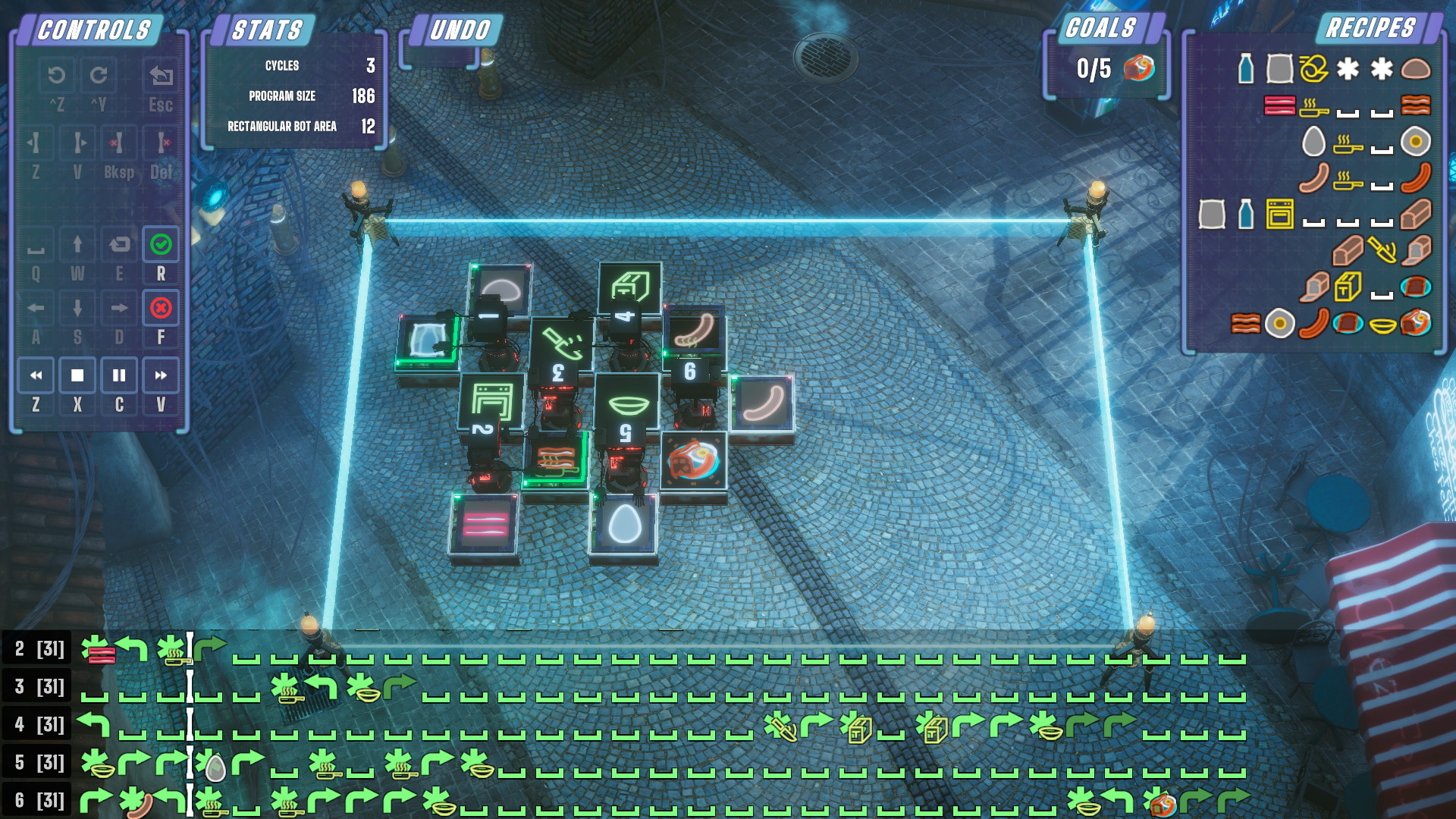Click the green checkmark control button

coord(161,244)
